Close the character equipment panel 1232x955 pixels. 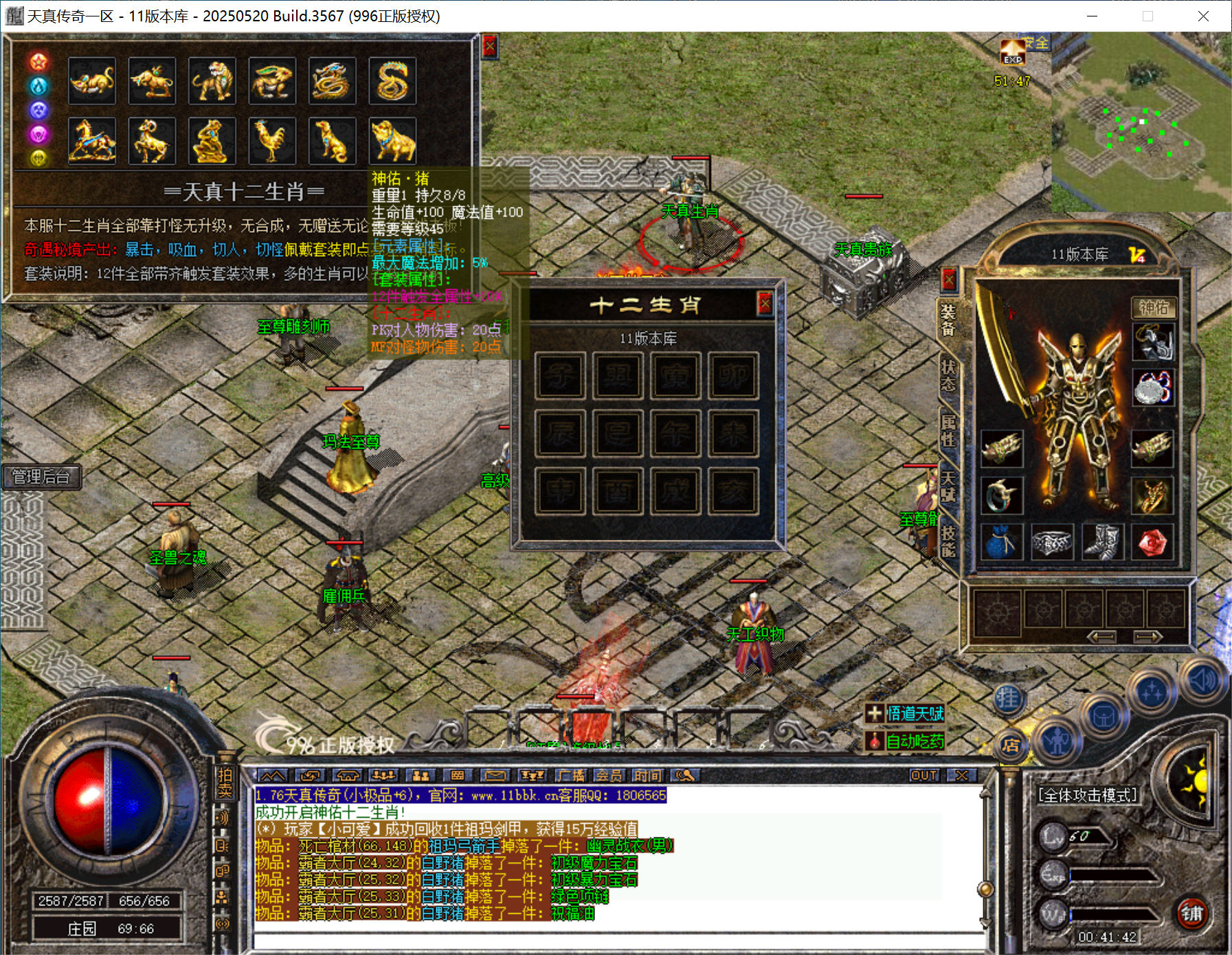[949, 280]
